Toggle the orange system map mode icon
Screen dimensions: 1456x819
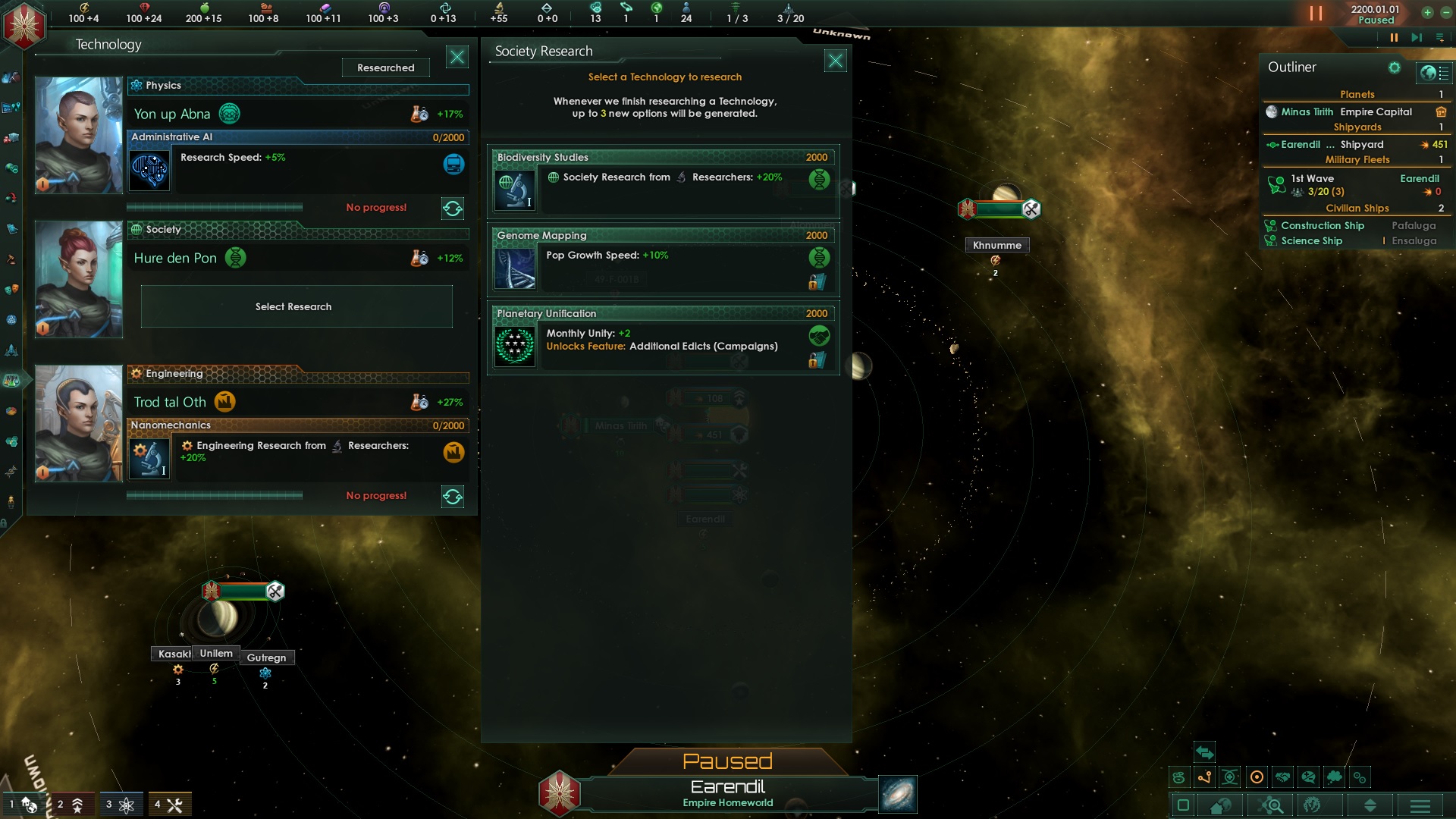point(1258,777)
